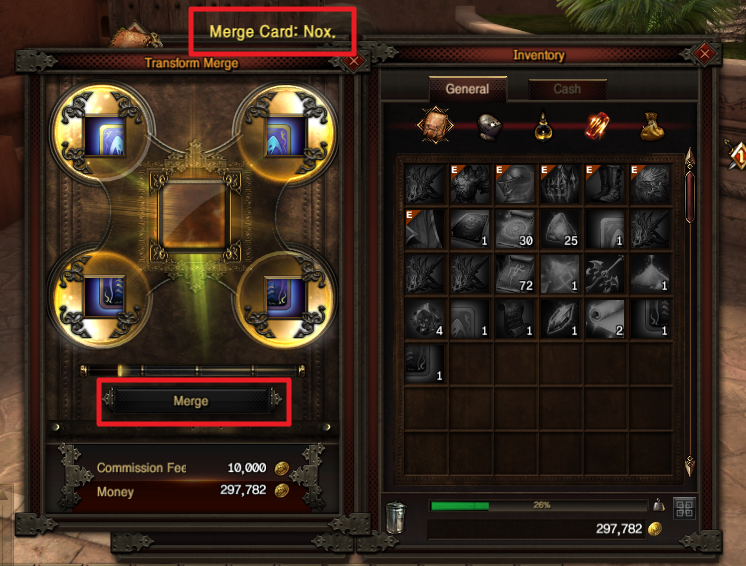The image size is (746, 566).
Task: Select the General inventory tab
Action: coord(467,89)
